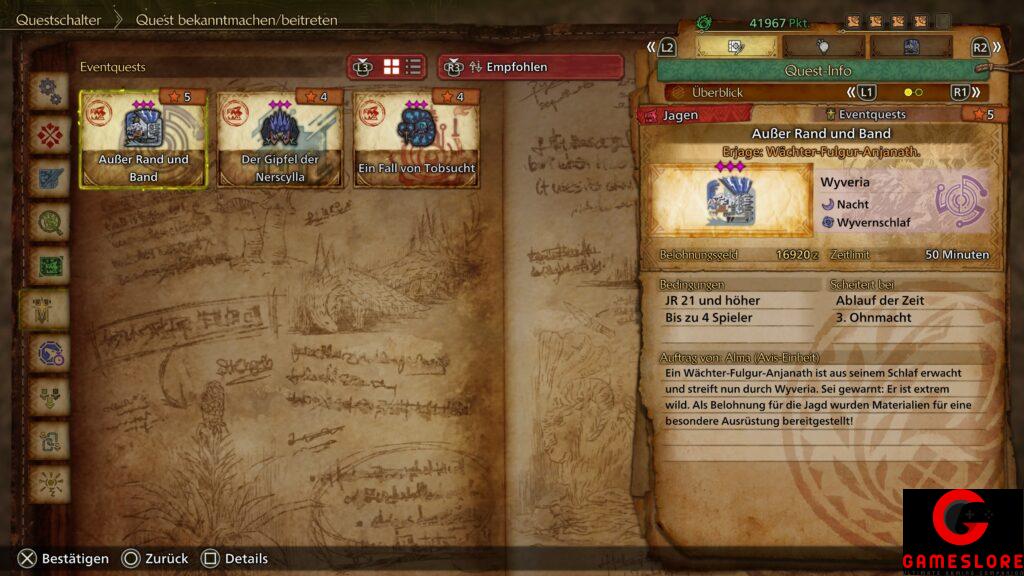Viewport: 1024px width, 576px height.
Task: Open the purple timed quest category
Action: point(49,354)
